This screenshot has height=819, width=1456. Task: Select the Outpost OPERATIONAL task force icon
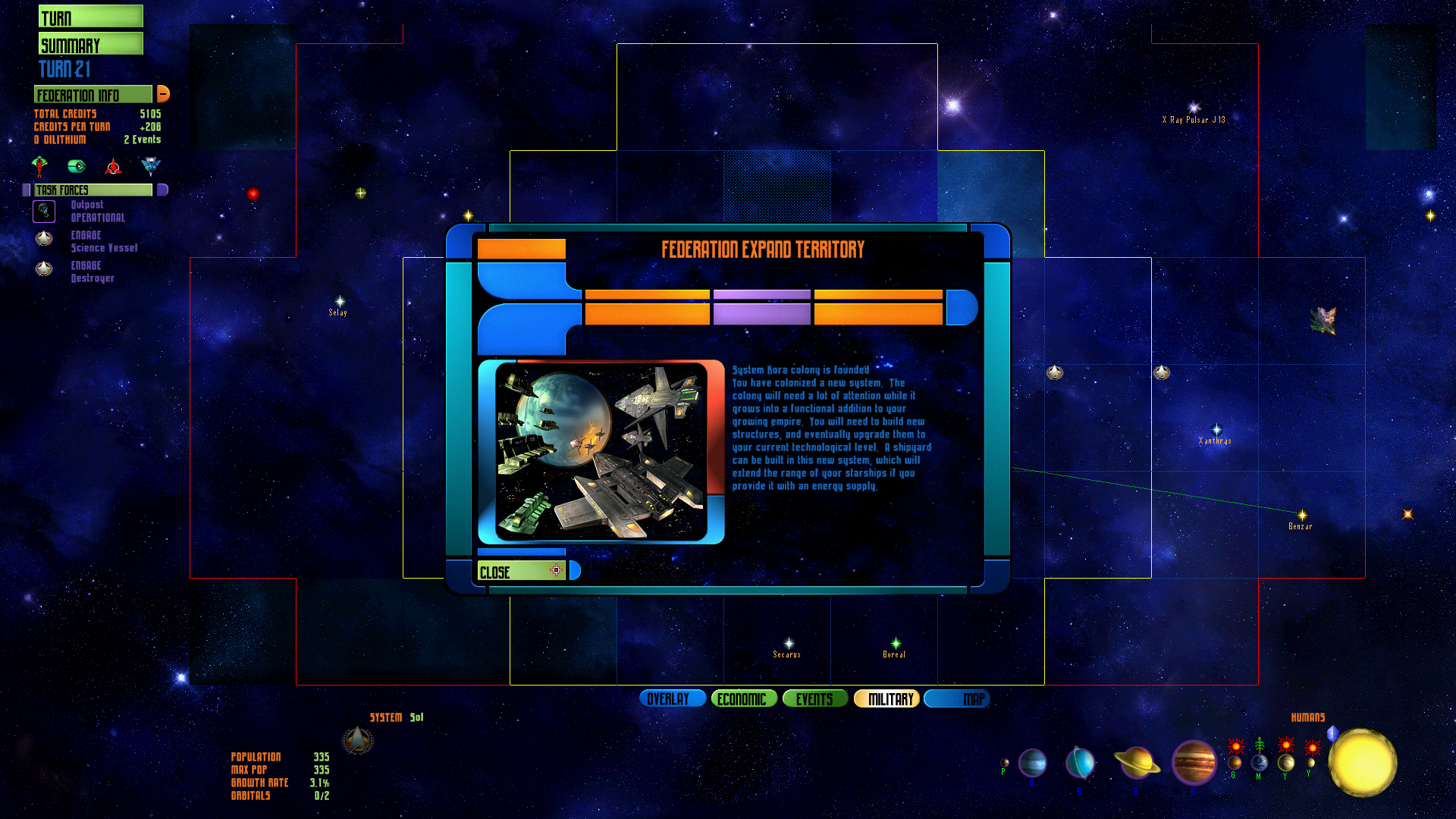point(44,212)
